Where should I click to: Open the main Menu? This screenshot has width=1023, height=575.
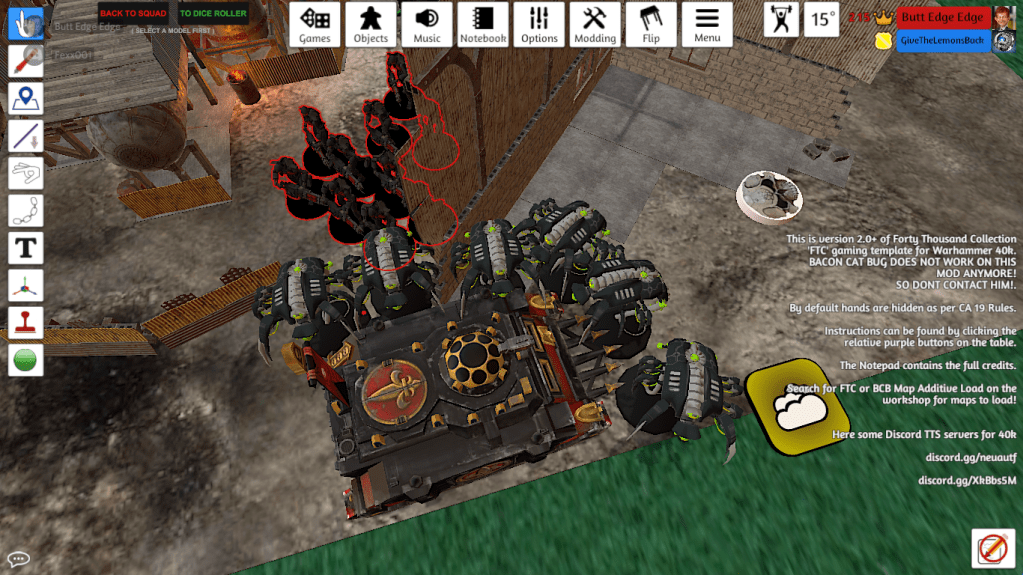[707, 24]
